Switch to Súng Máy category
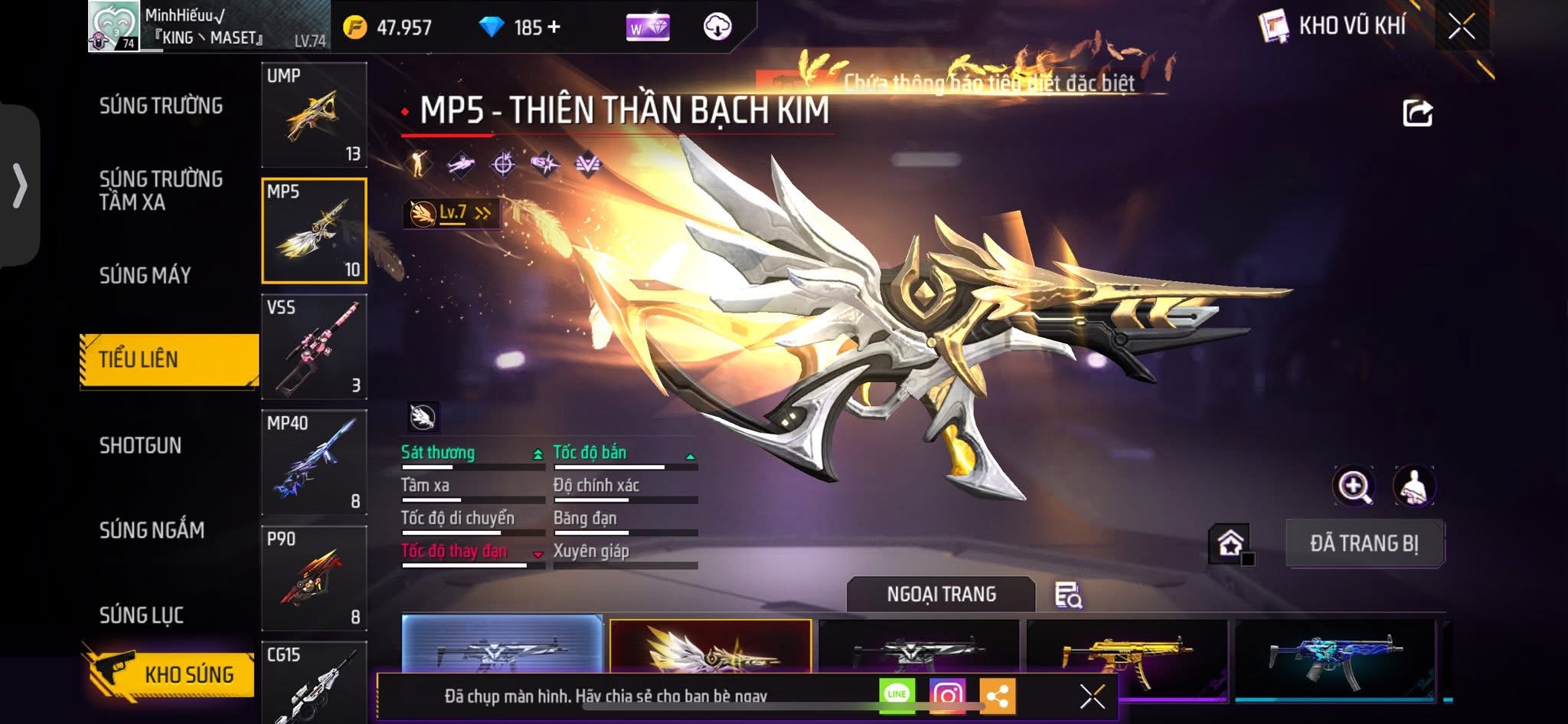Screen dimensions: 1568x724 point(145,275)
